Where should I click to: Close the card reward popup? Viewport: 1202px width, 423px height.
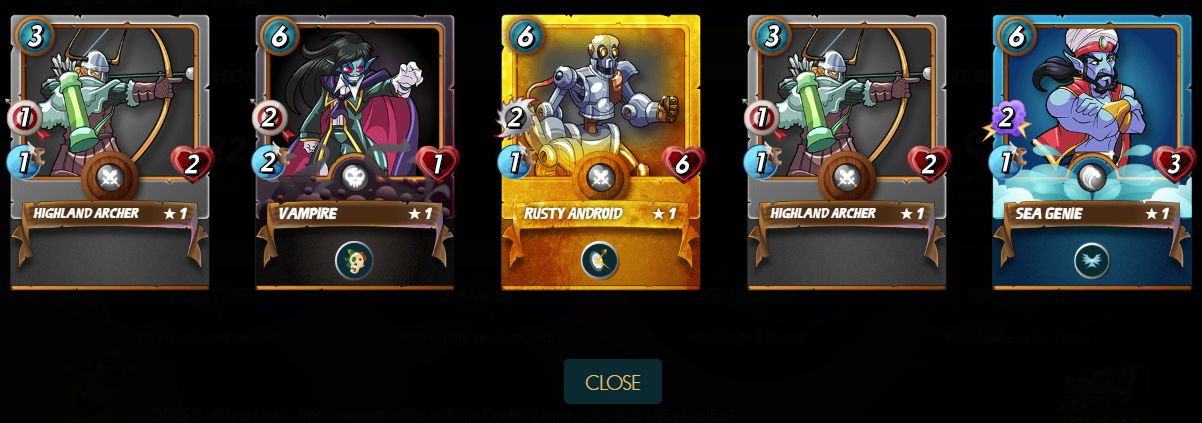coord(612,382)
